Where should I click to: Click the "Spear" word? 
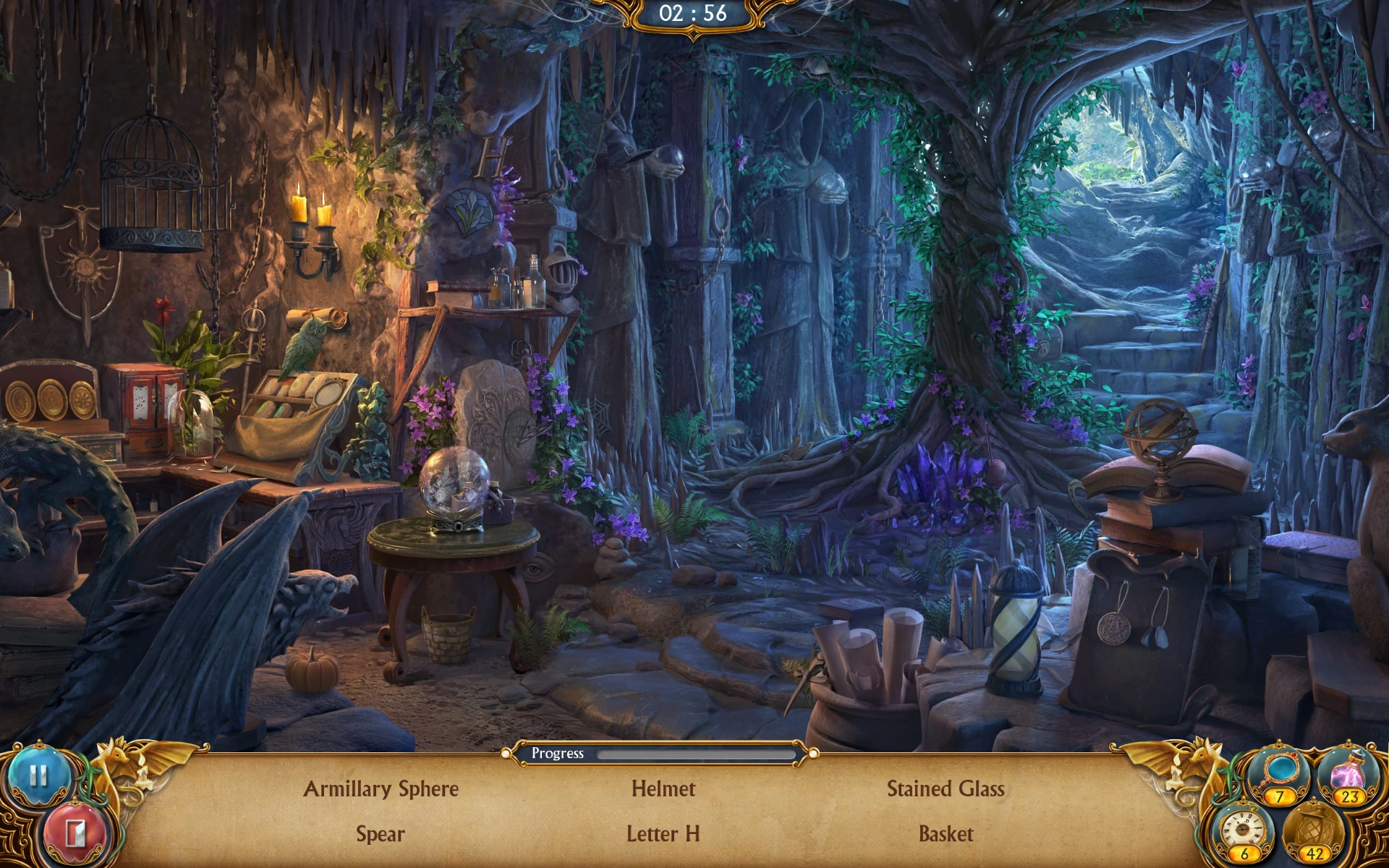(381, 835)
